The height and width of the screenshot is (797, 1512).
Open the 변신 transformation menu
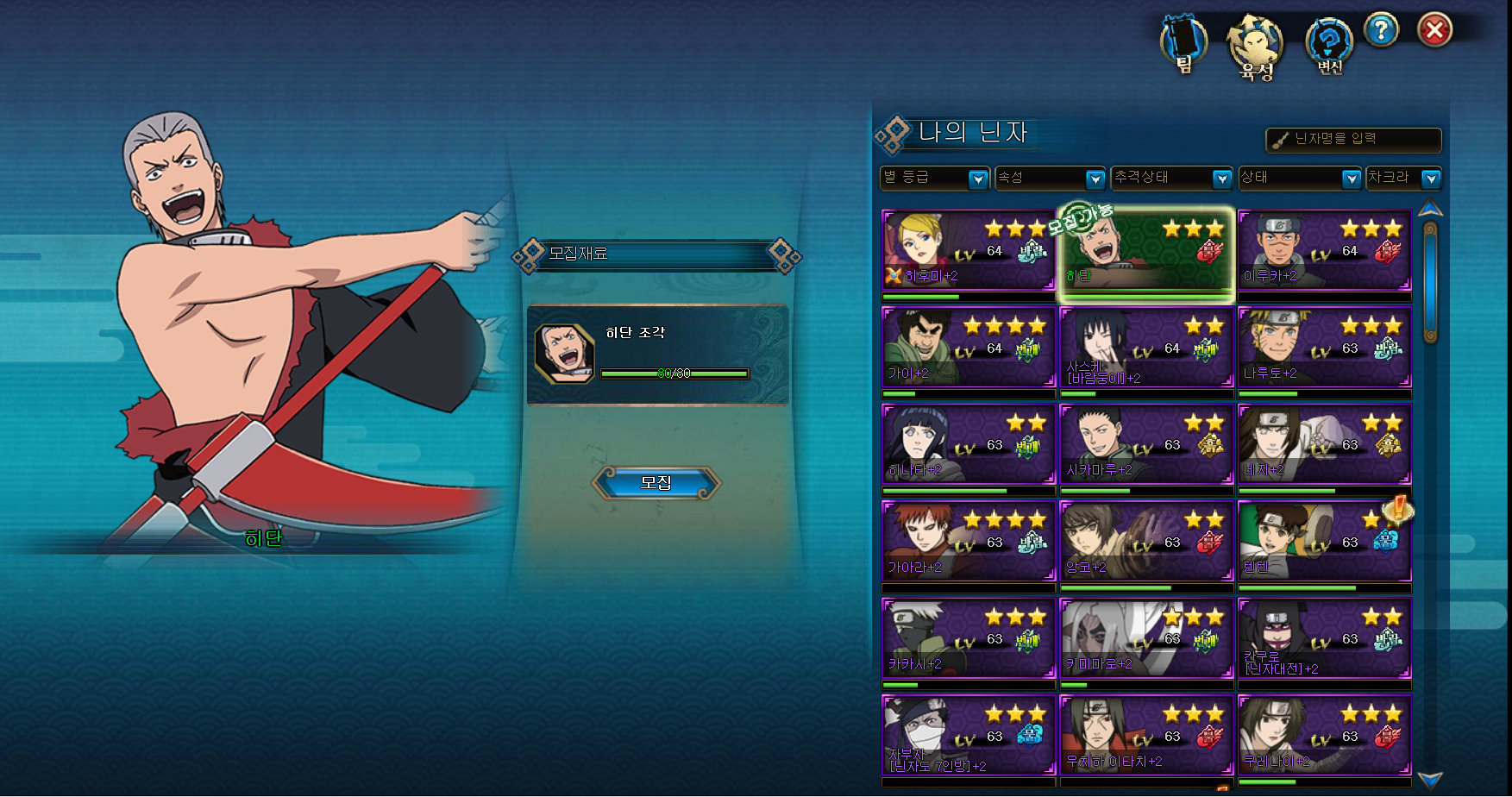click(x=1329, y=45)
